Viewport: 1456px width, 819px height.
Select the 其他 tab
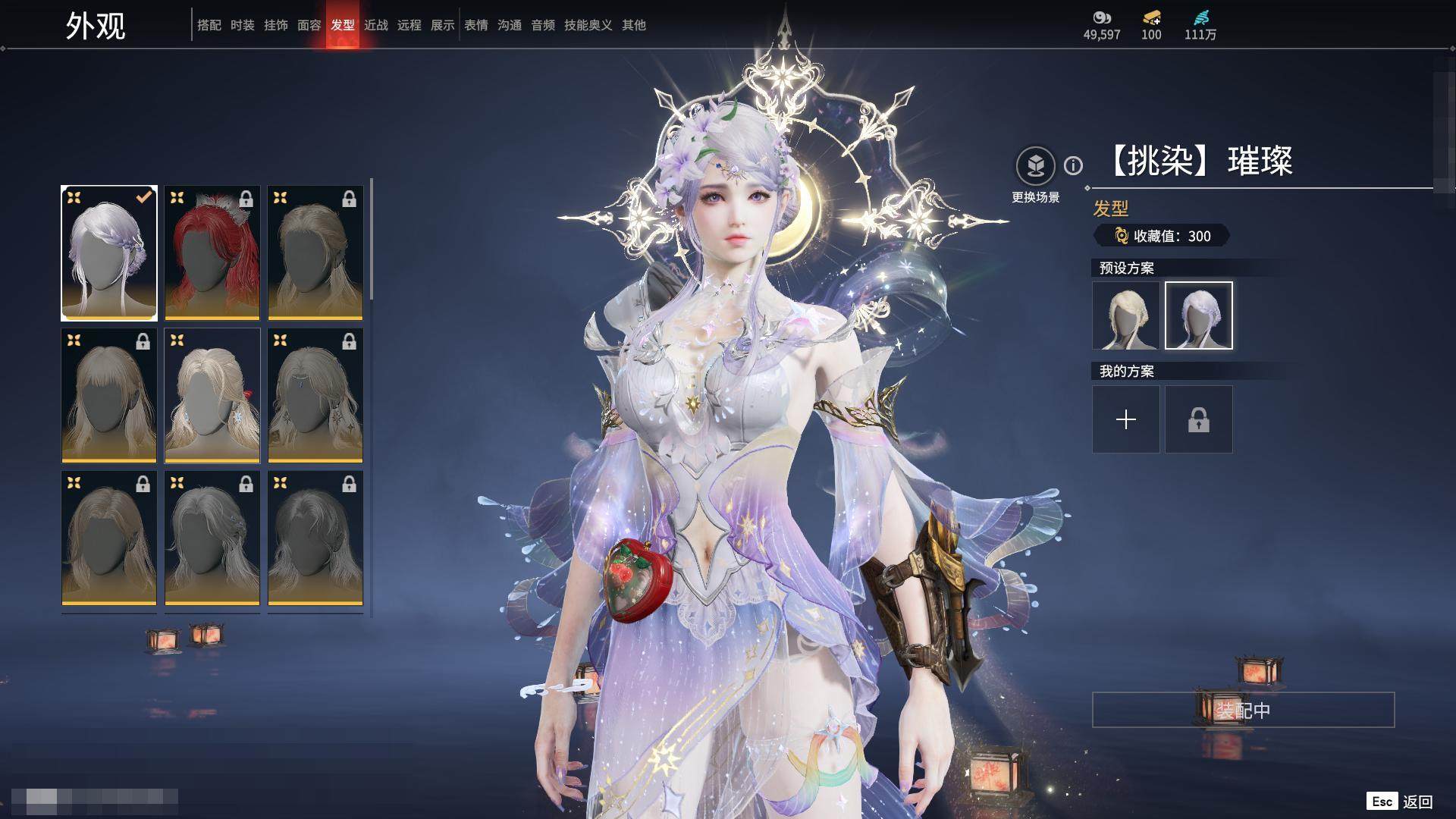[x=634, y=25]
